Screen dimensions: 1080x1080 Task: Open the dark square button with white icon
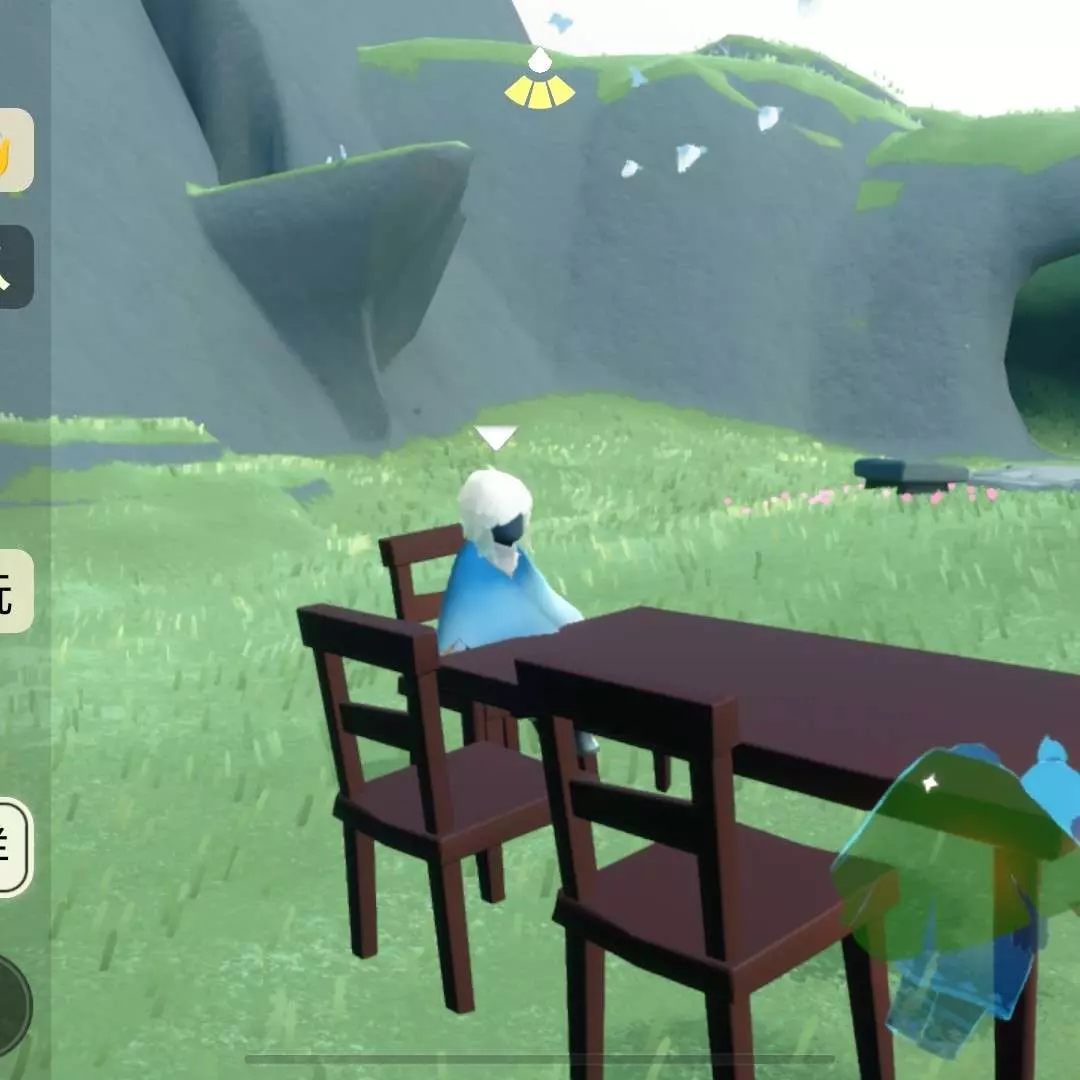[x=15, y=267]
